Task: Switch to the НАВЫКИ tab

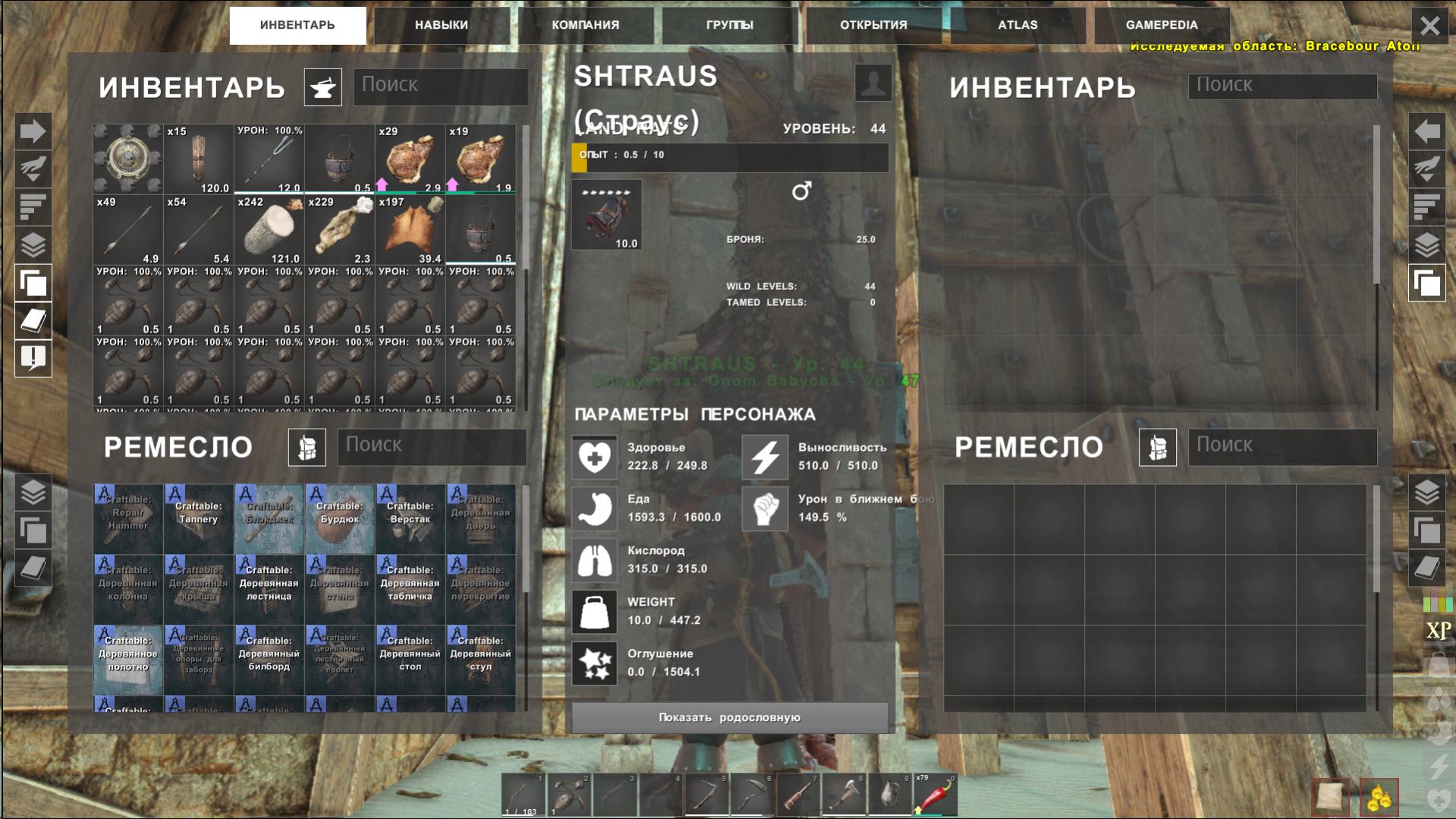Action: pos(441,25)
